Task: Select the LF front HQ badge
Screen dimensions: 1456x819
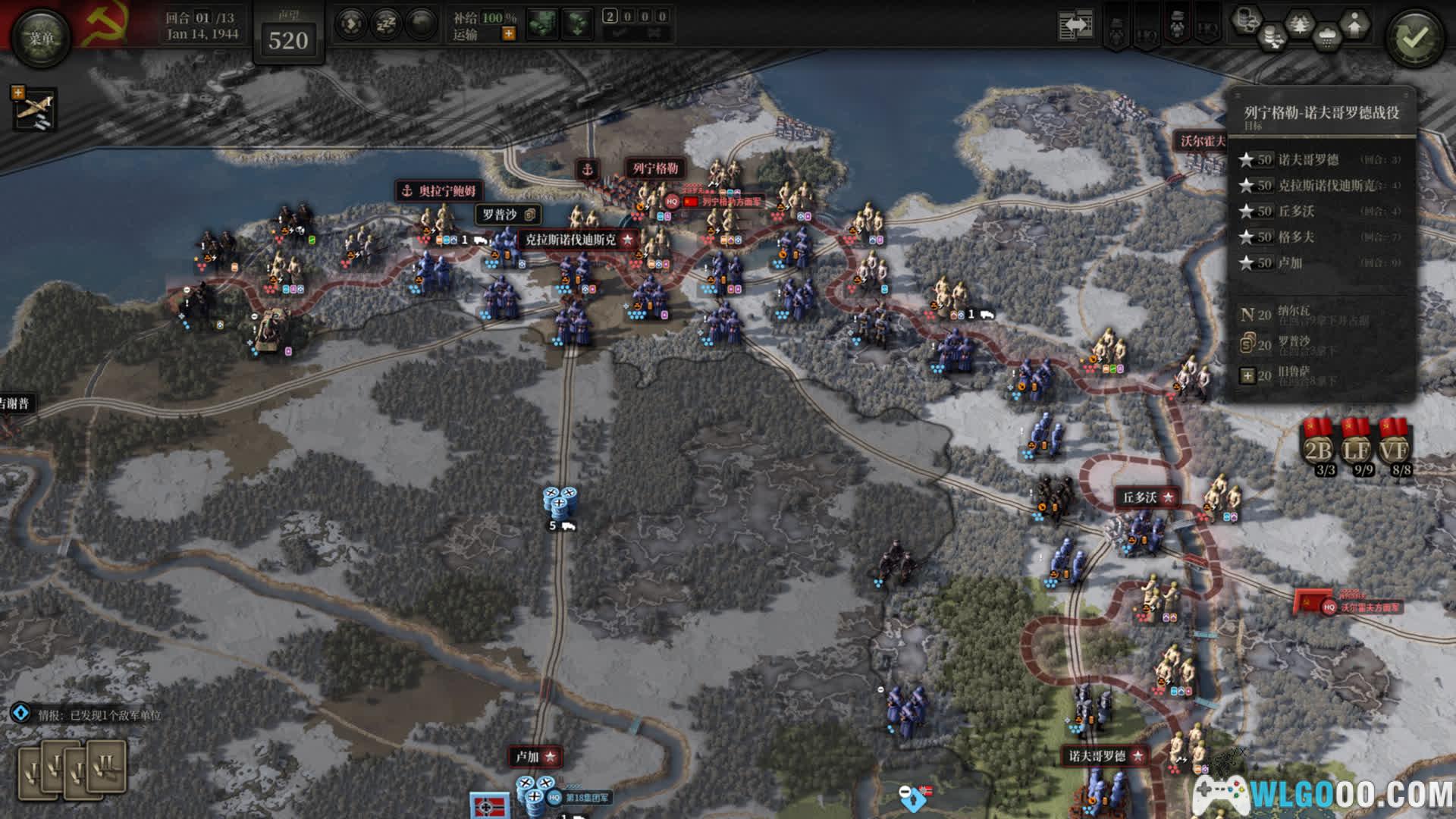Action: [x=1356, y=447]
